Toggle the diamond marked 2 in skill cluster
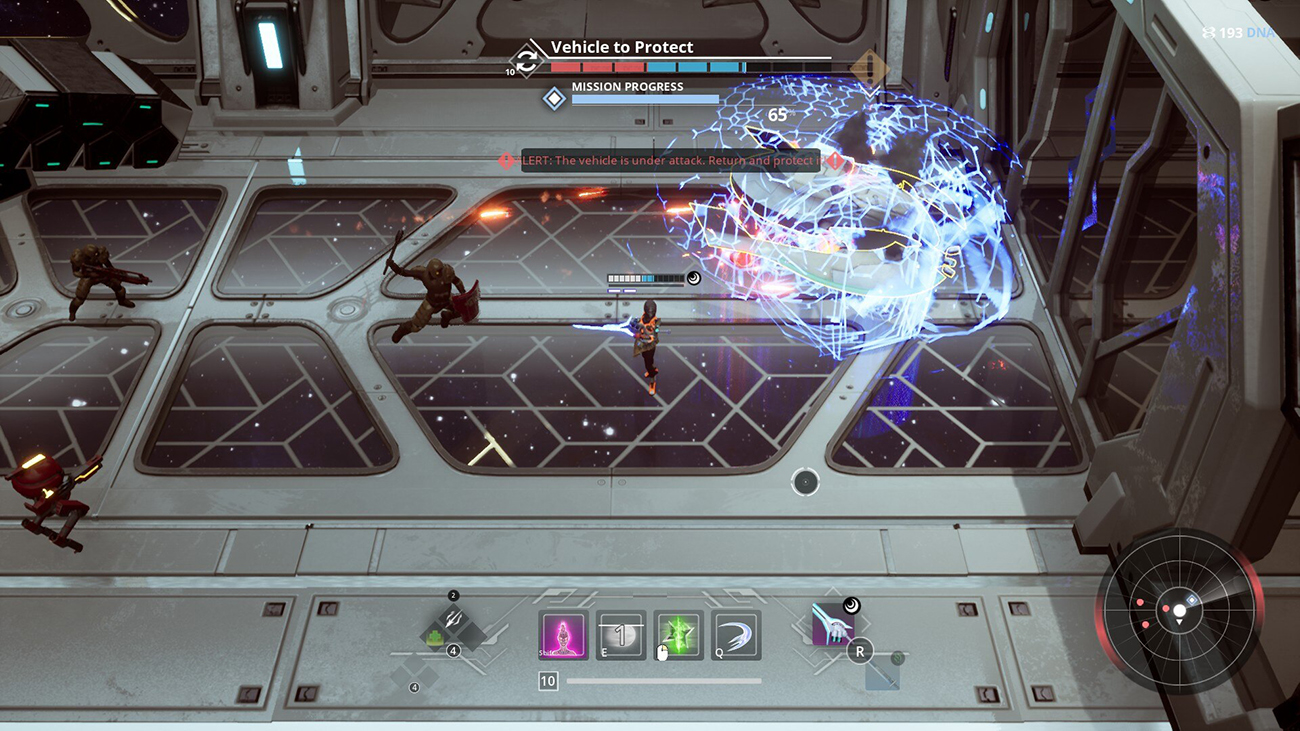This screenshot has width=1300, height=731. point(452,595)
